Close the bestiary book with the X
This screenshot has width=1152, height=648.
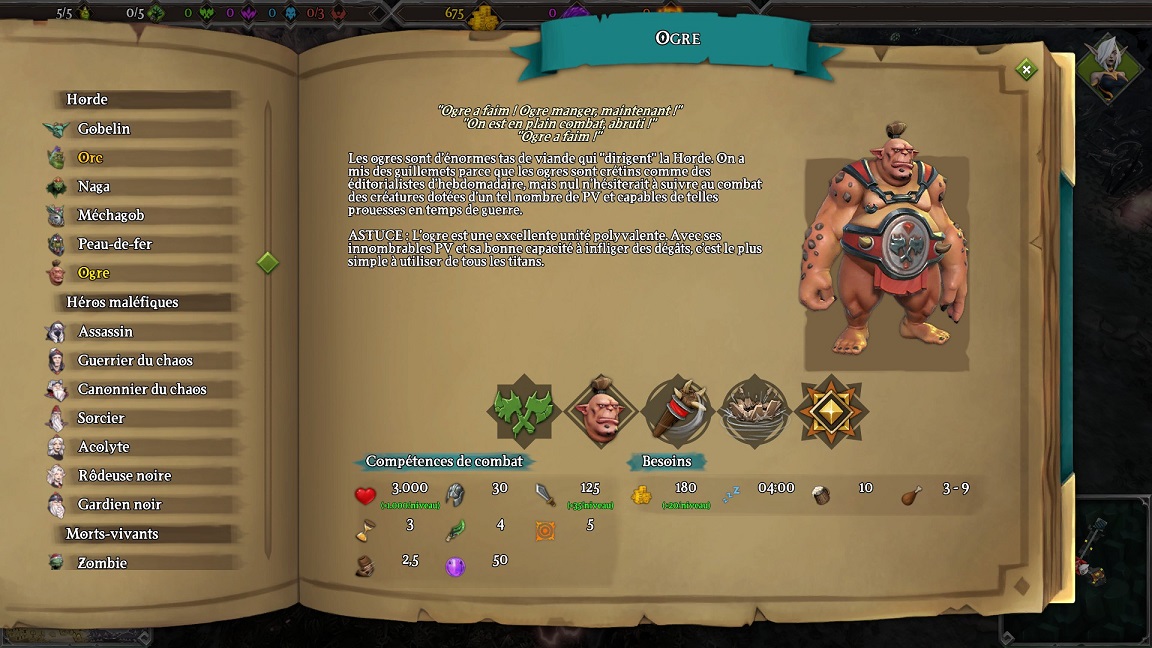coord(1025,69)
